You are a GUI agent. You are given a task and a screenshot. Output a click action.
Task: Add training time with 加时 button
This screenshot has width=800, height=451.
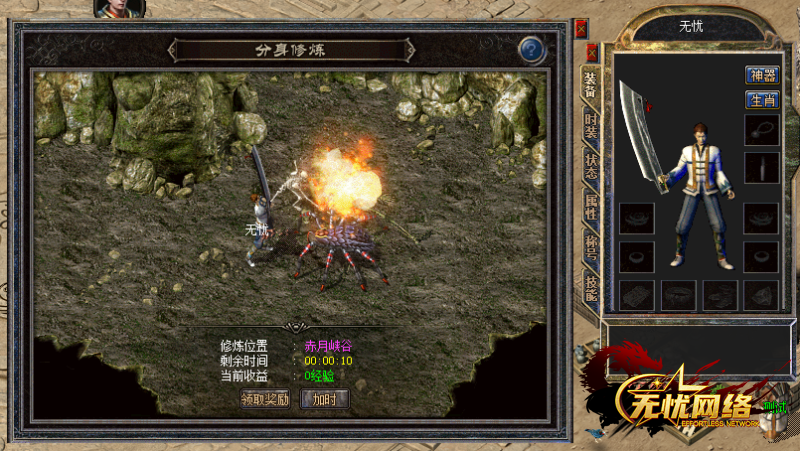[x=329, y=399]
